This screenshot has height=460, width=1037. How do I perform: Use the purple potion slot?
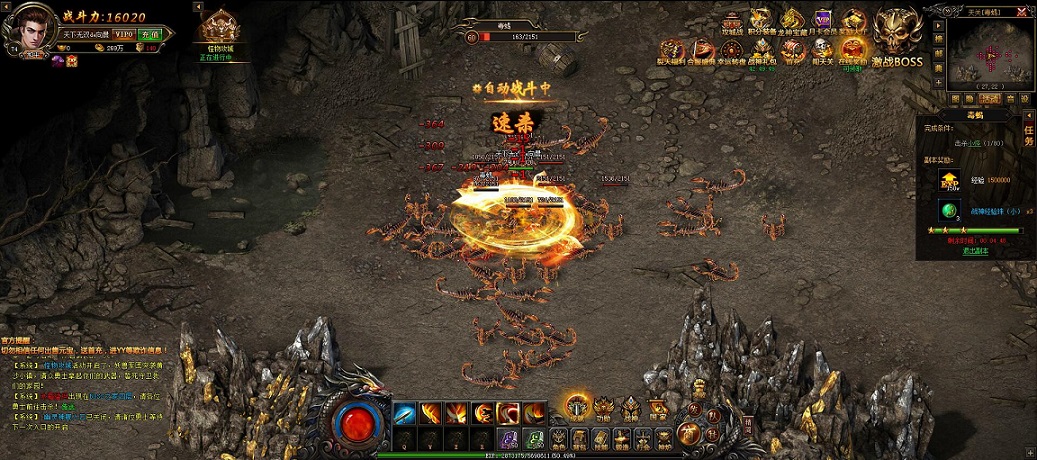pos(509,439)
